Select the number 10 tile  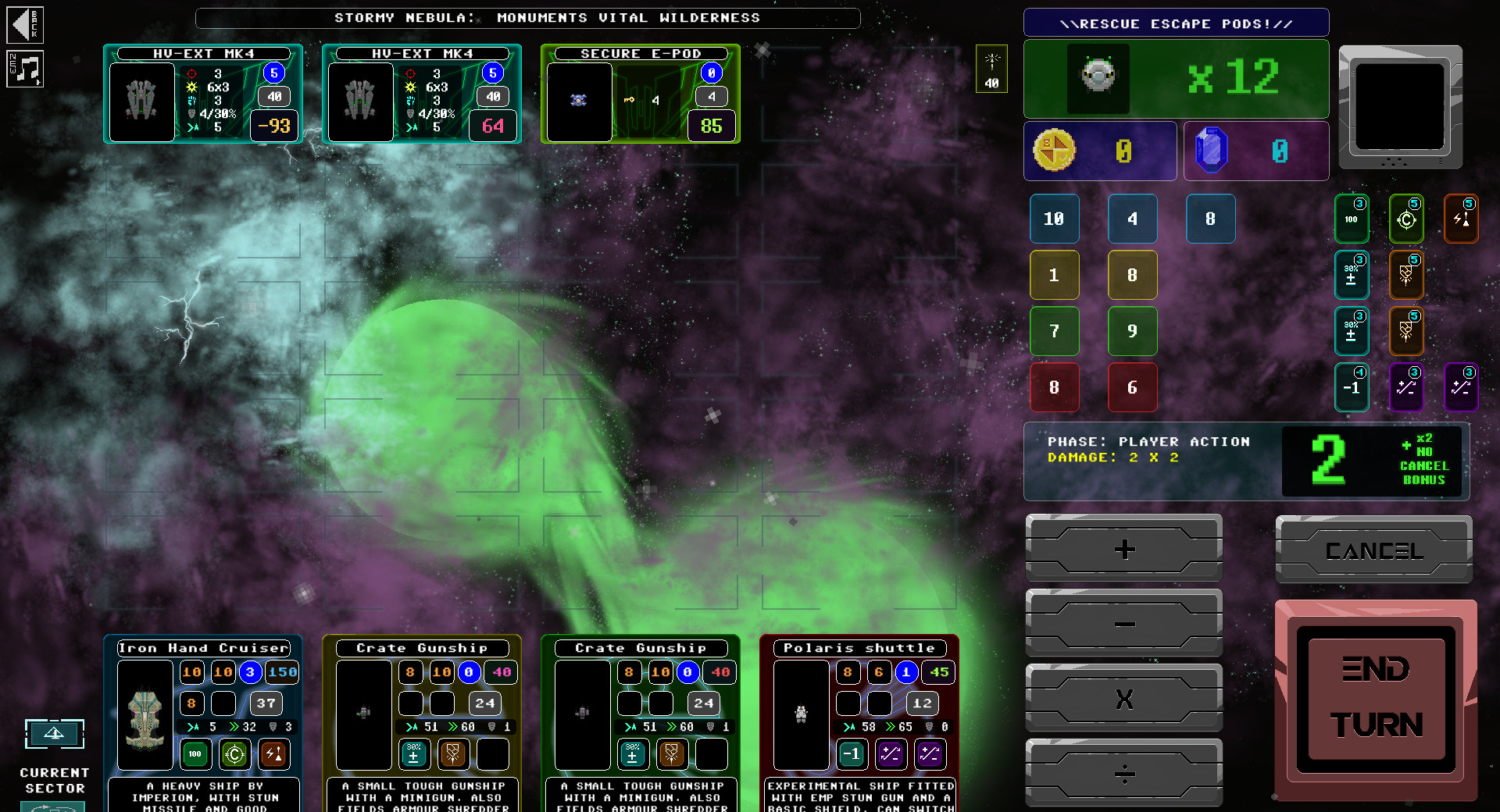(1054, 219)
